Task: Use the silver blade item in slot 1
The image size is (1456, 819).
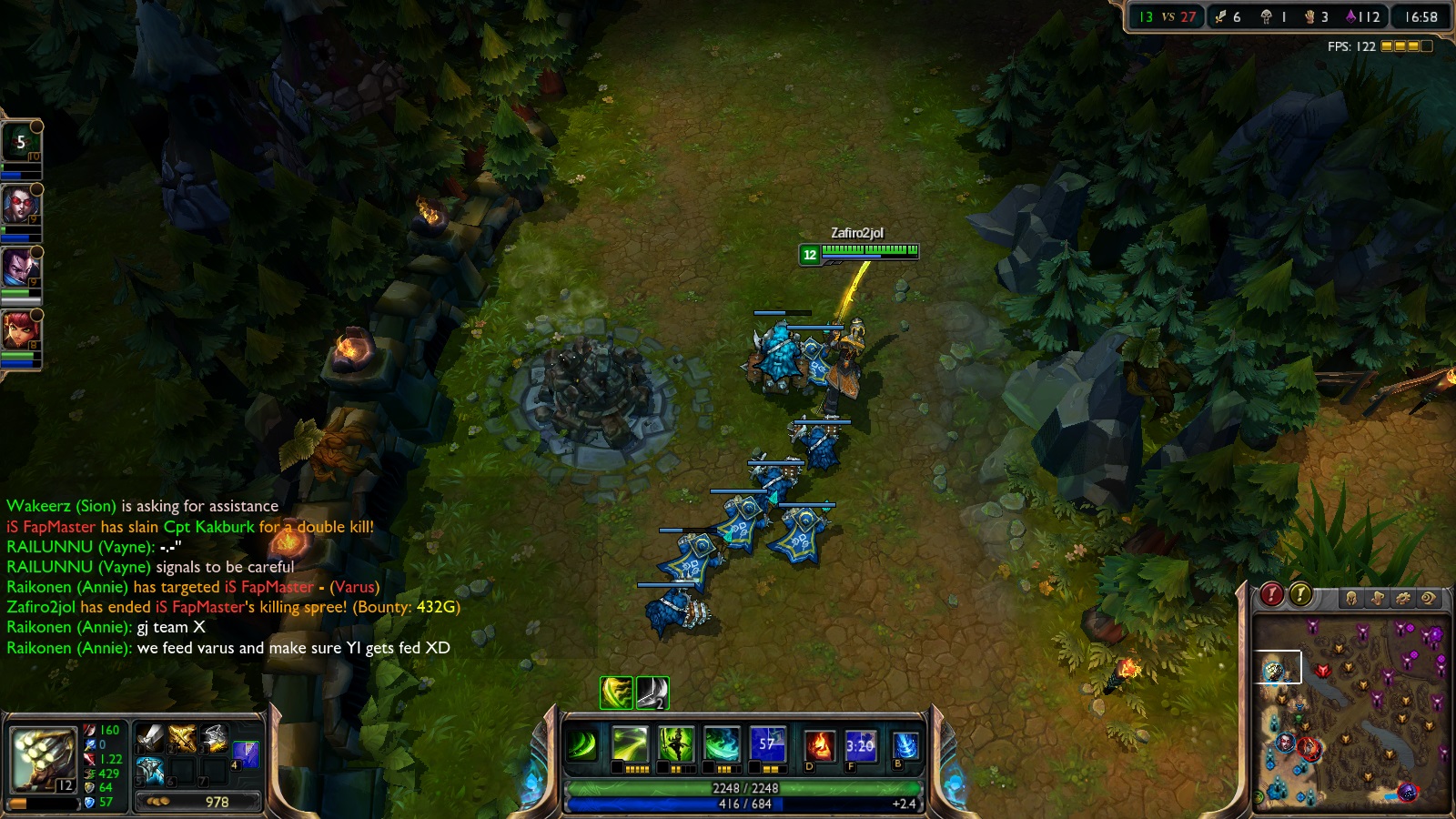Action: (x=150, y=738)
